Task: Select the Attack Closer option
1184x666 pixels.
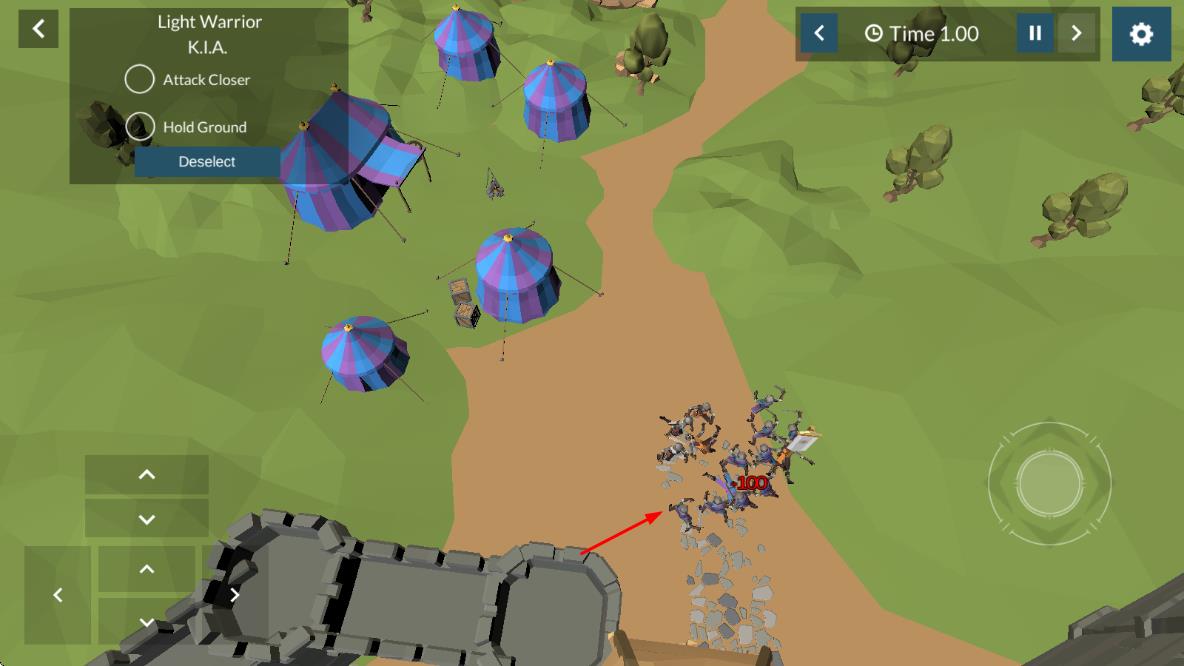Action: pos(140,79)
